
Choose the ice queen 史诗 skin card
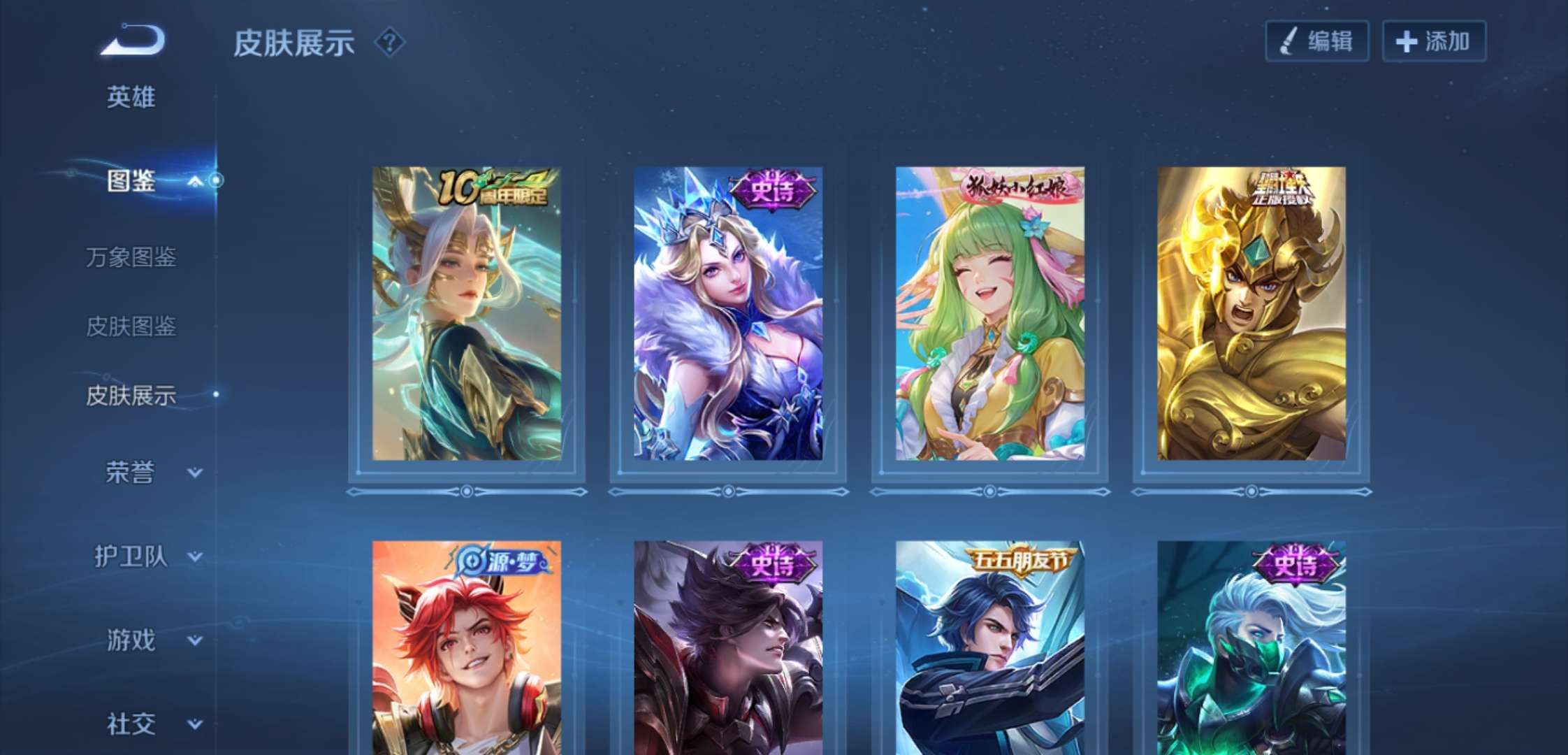728,313
